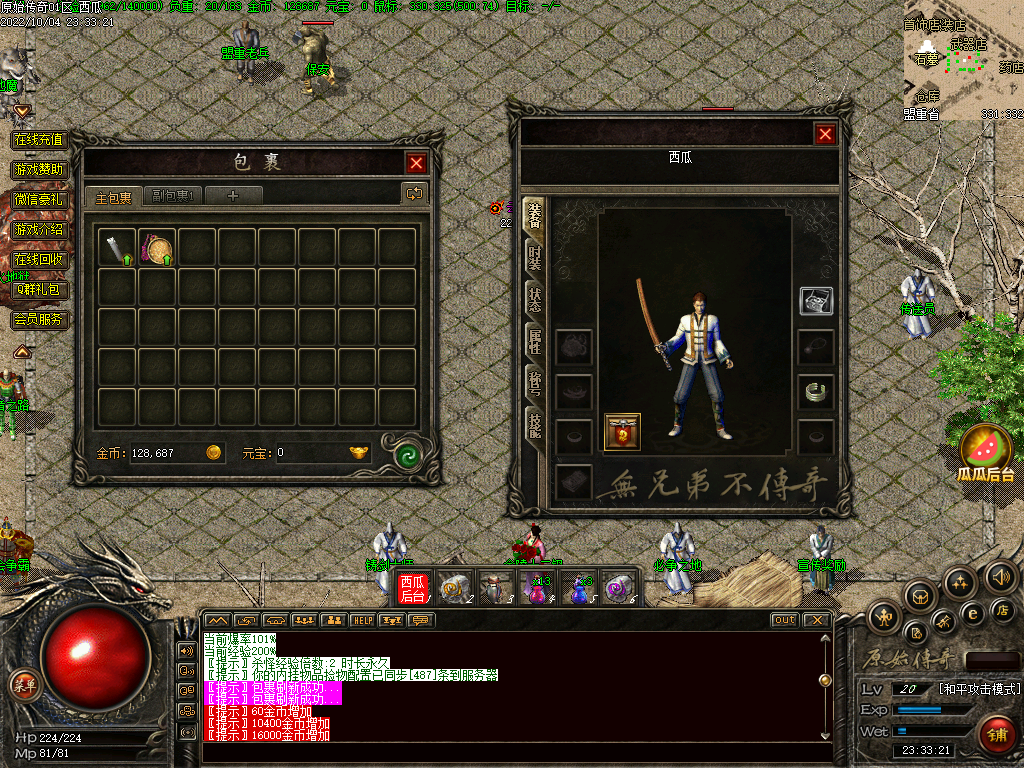
Task: Open the 技能 skills tab
Action: [535, 425]
